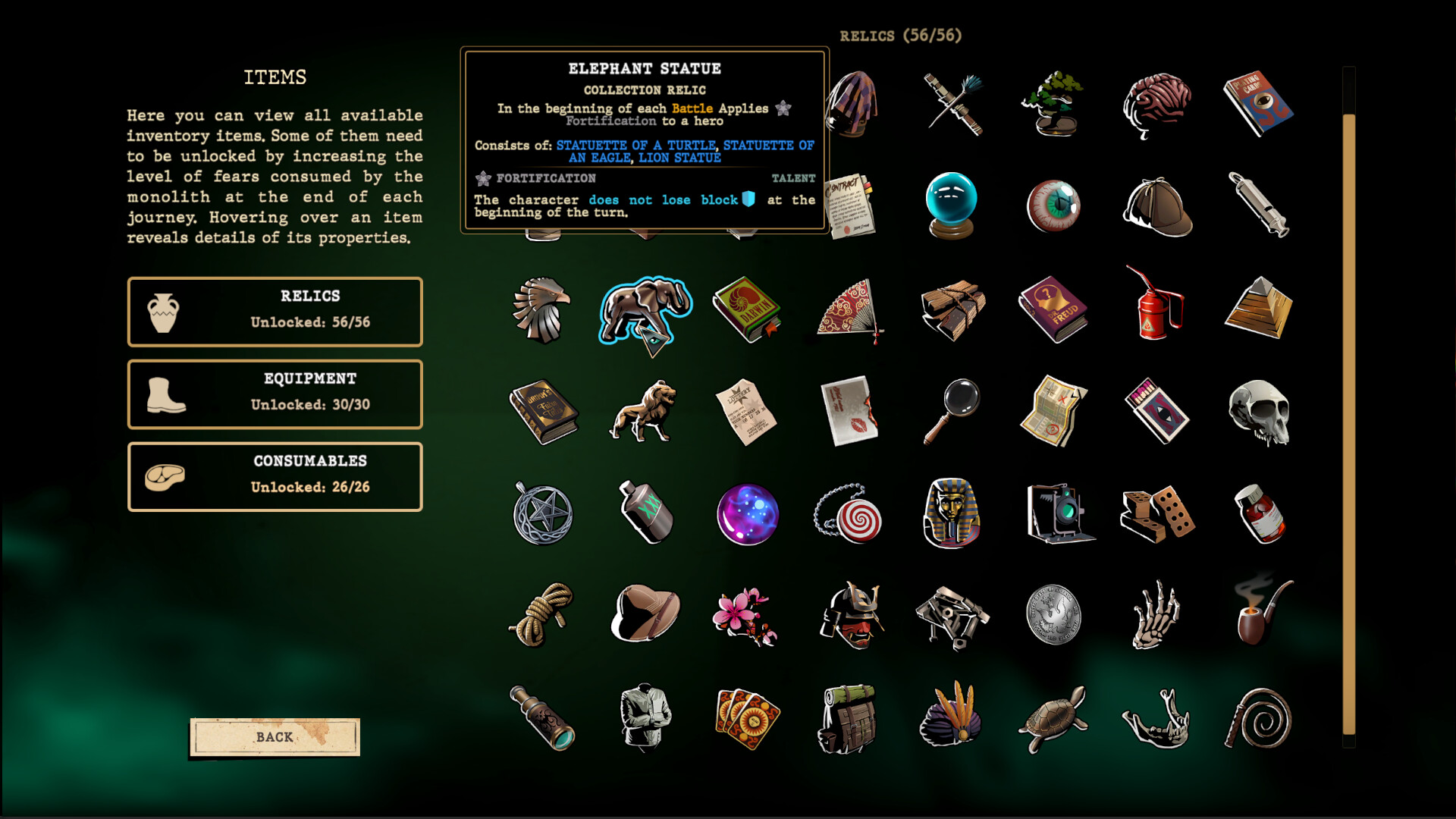The image size is (1456, 819).
Task: Open the STATUETTE OF A TURTLE link
Action: [634, 144]
